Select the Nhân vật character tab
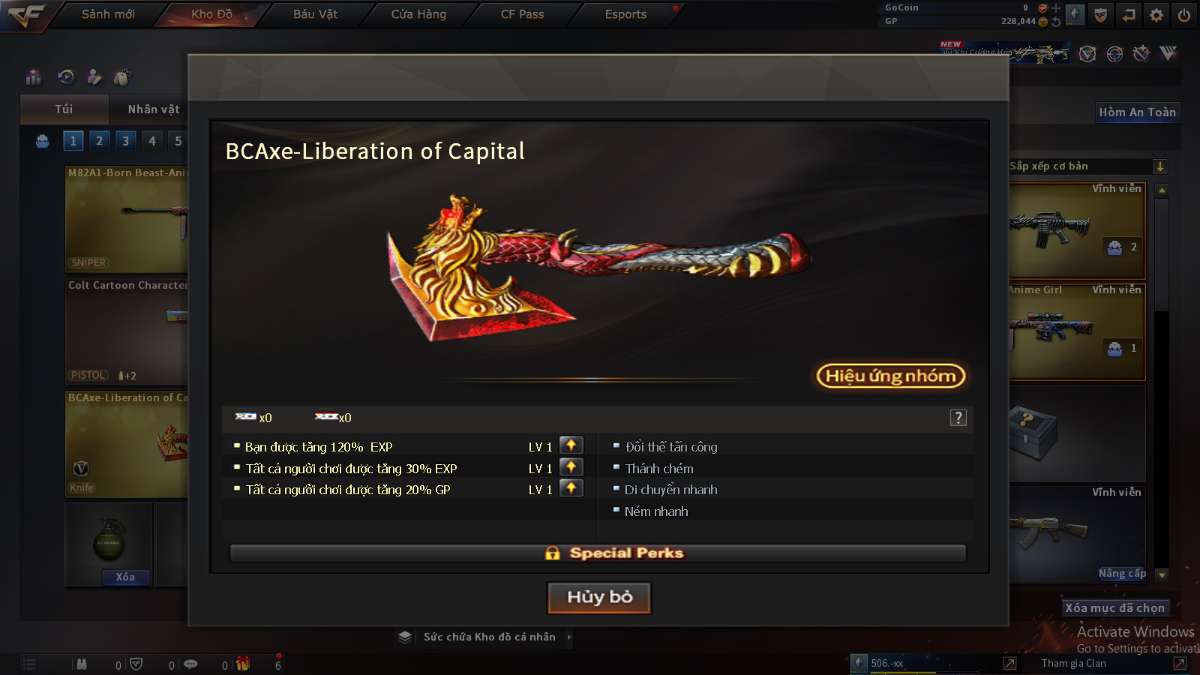Viewport: 1200px width, 675px height. pyautogui.click(x=153, y=109)
